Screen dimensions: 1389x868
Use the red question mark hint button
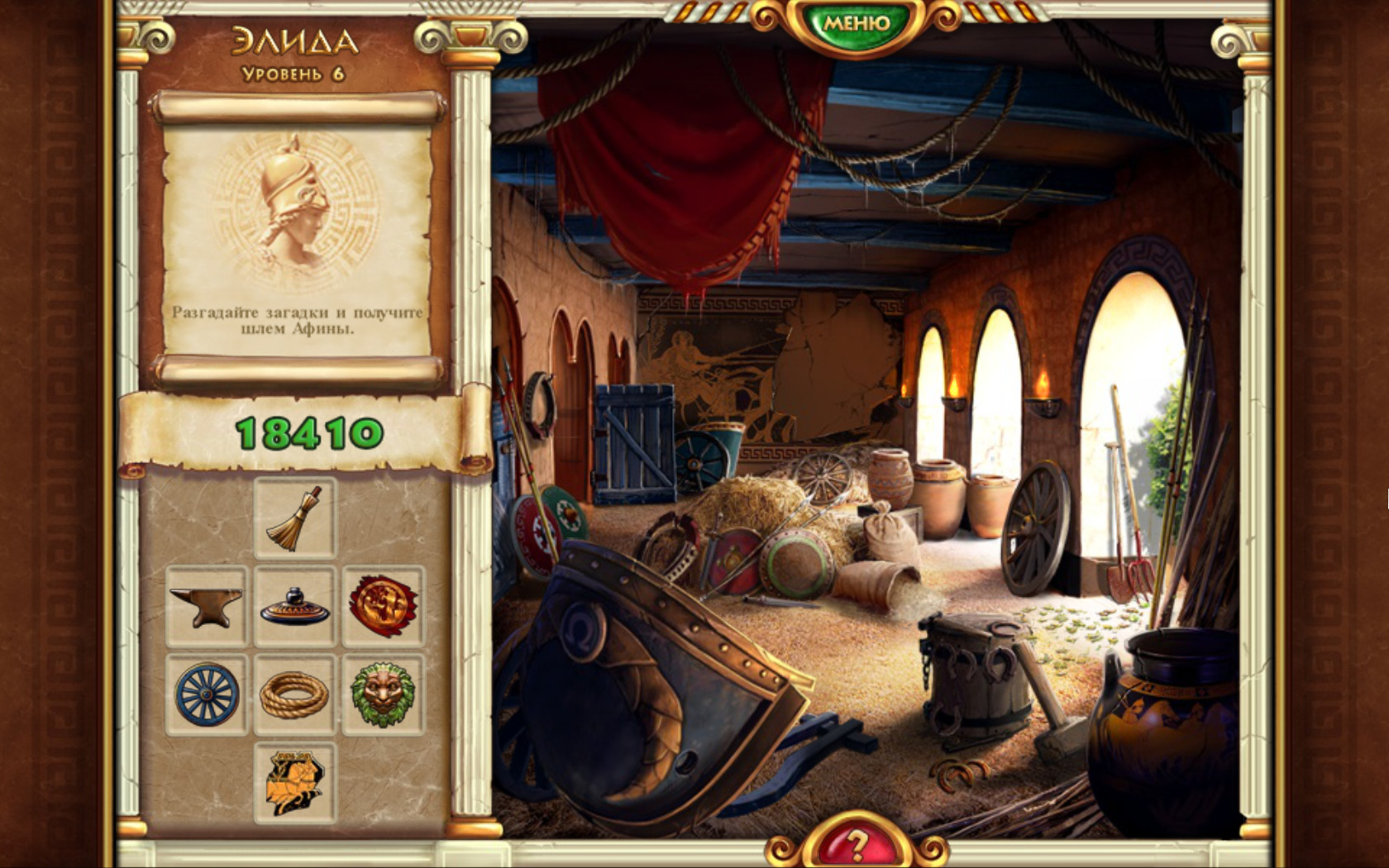pos(857,845)
